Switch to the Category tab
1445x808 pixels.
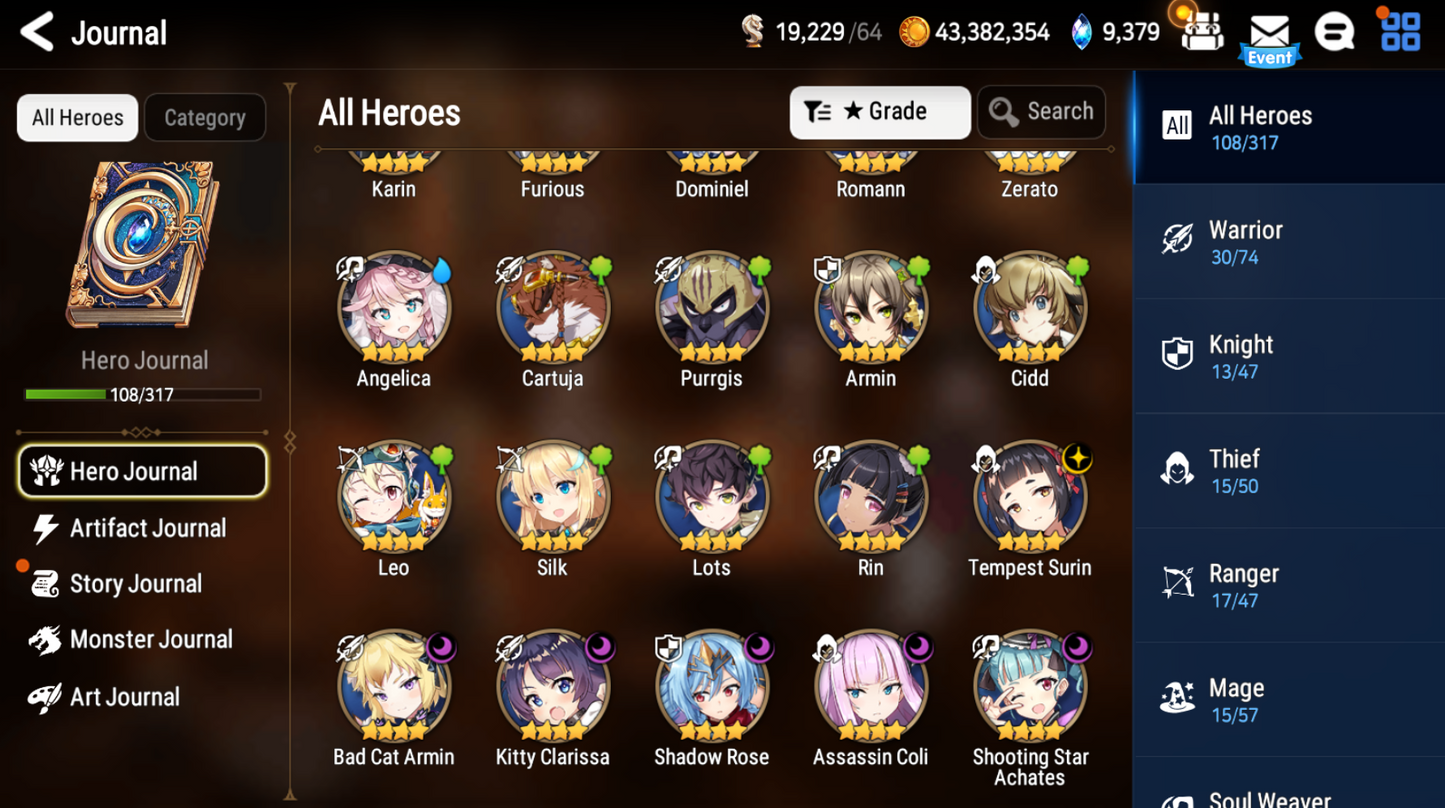205,117
